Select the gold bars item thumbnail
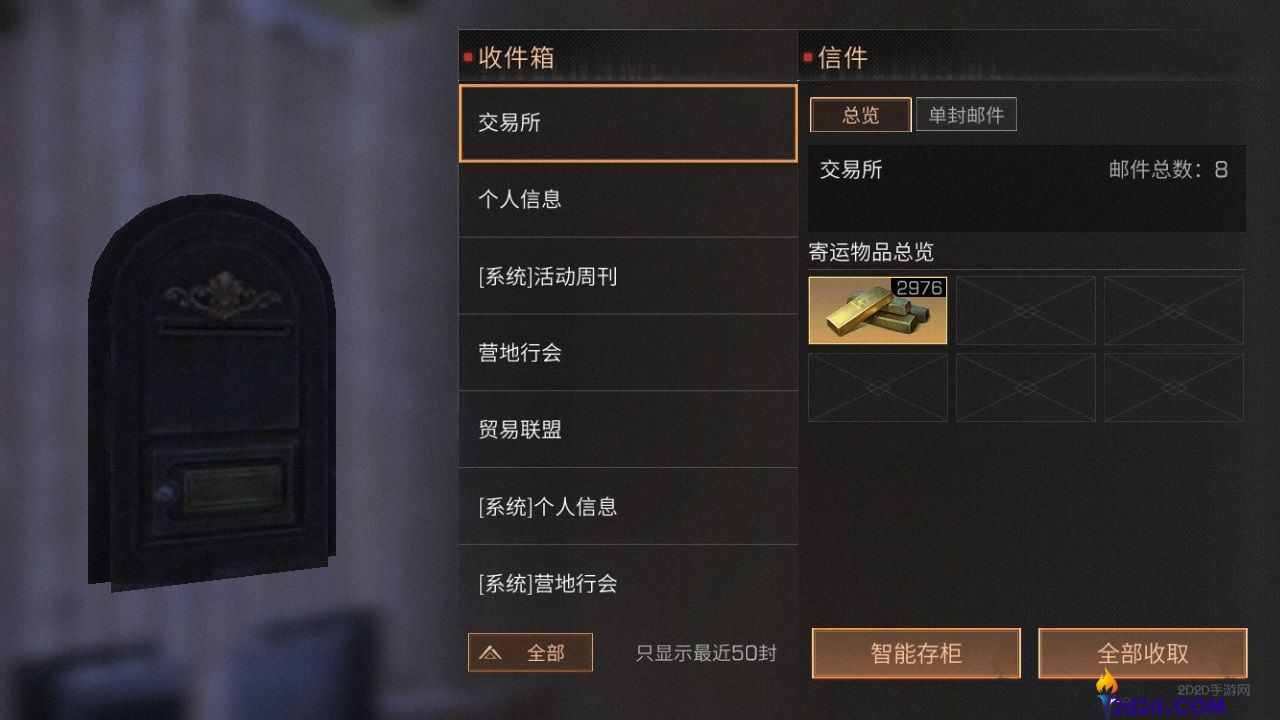1280x720 pixels. pyautogui.click(x=877, y=310)
